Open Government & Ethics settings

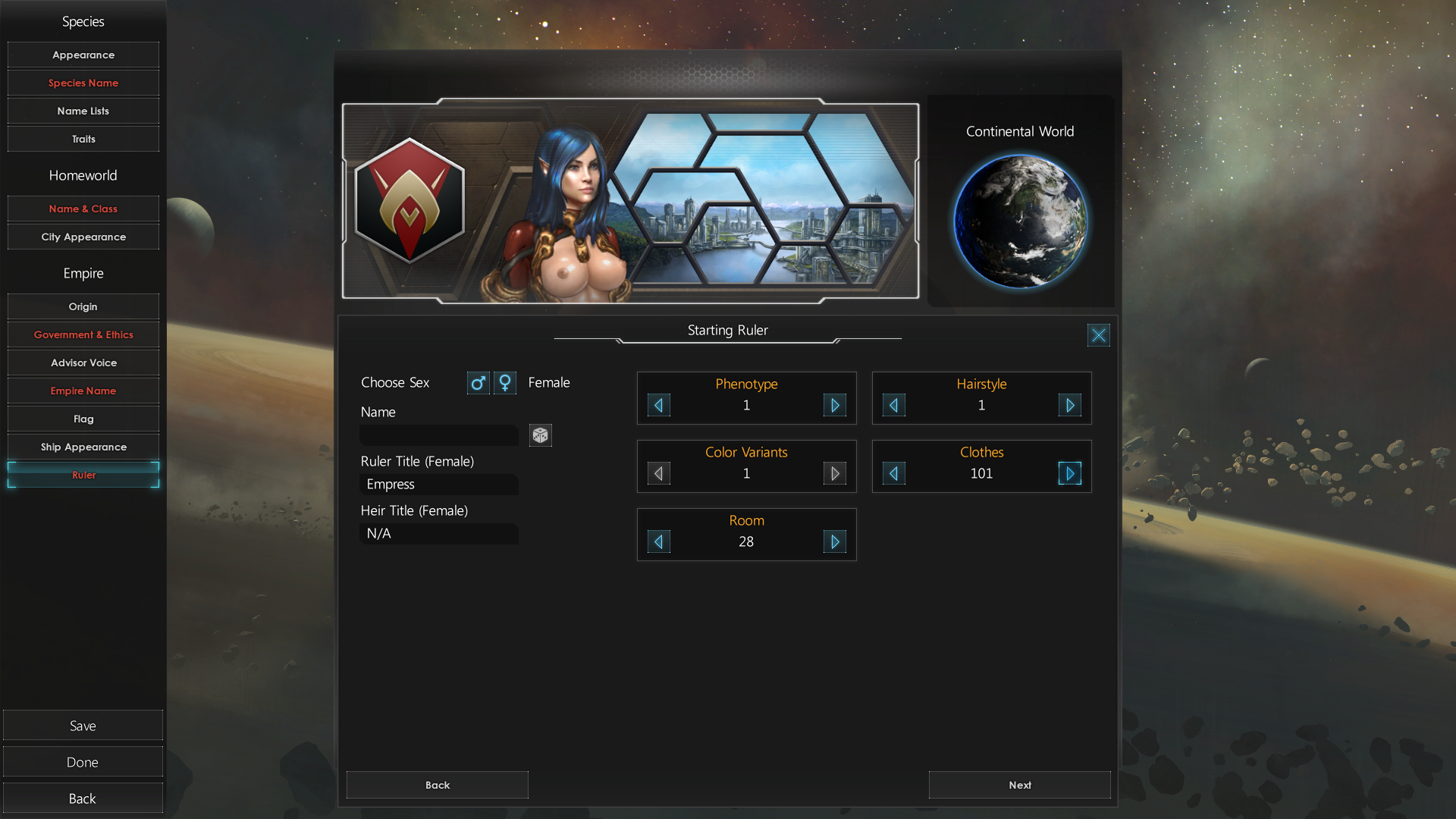83,334
